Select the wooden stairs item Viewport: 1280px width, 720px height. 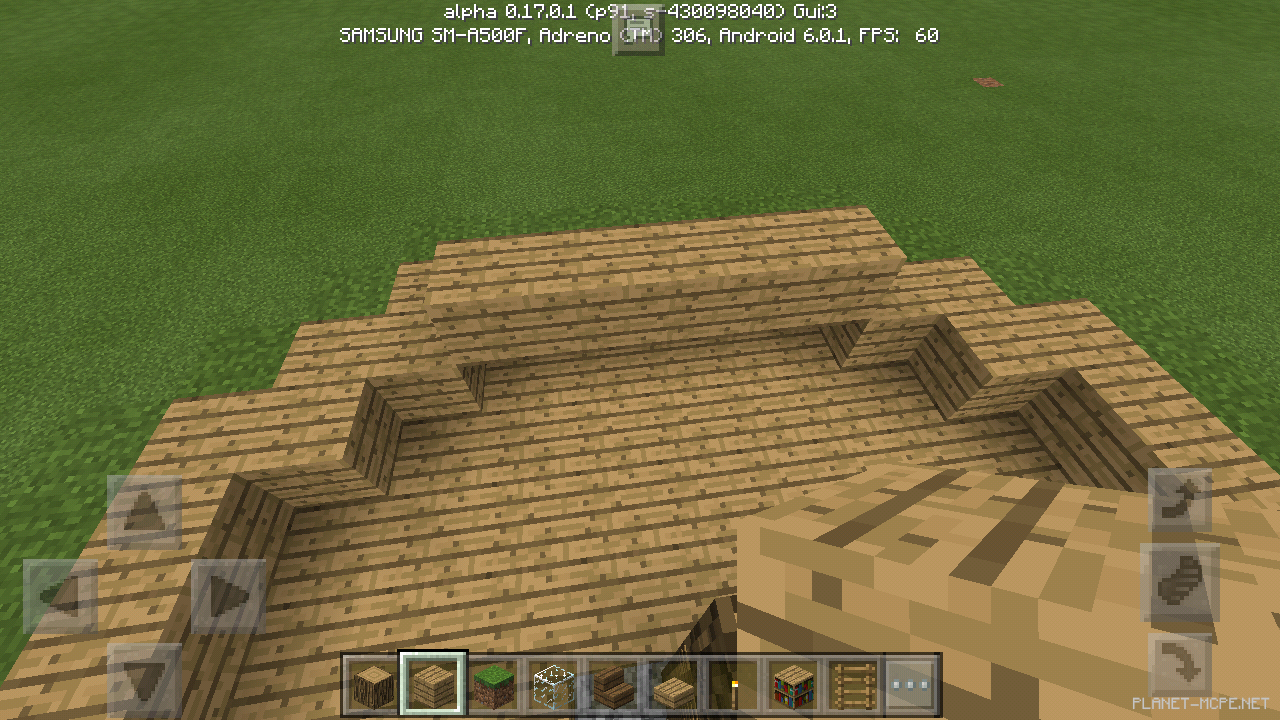[x=613, y=681]
